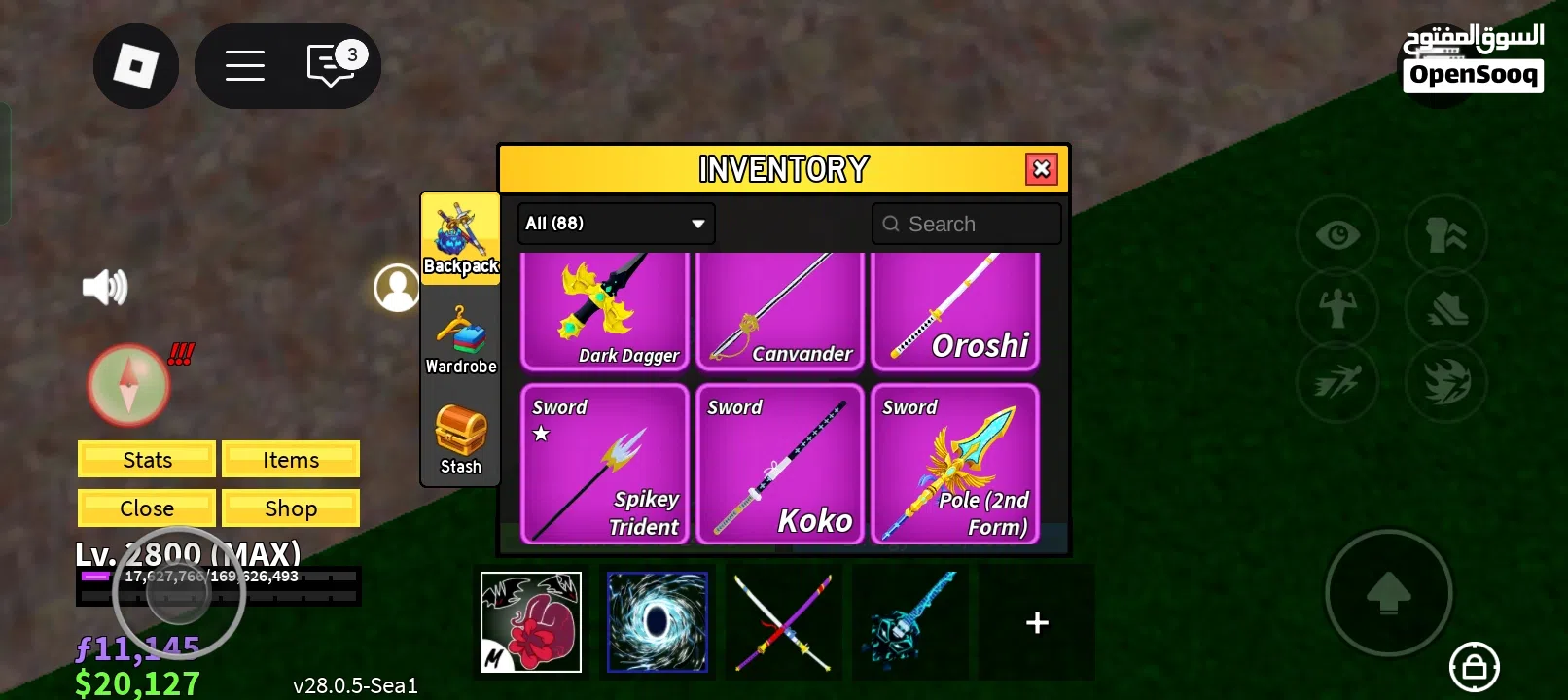Mute the game audio speaker icon
This screenshot has height=700, width=1568.
pos(105,285)
